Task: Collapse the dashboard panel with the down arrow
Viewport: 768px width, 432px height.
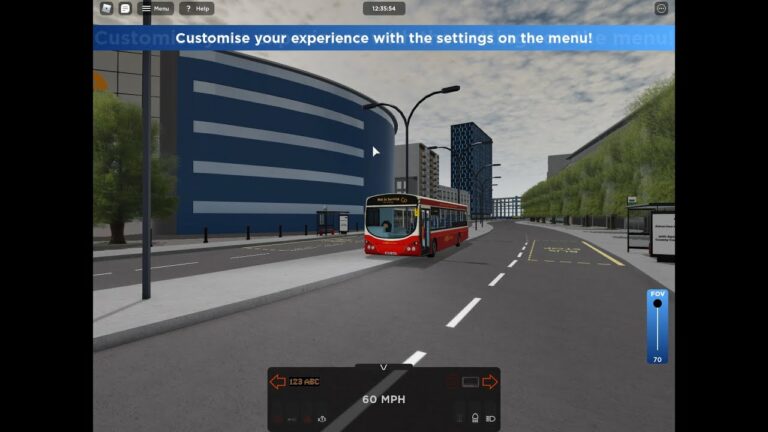Action: click(384, 367)
